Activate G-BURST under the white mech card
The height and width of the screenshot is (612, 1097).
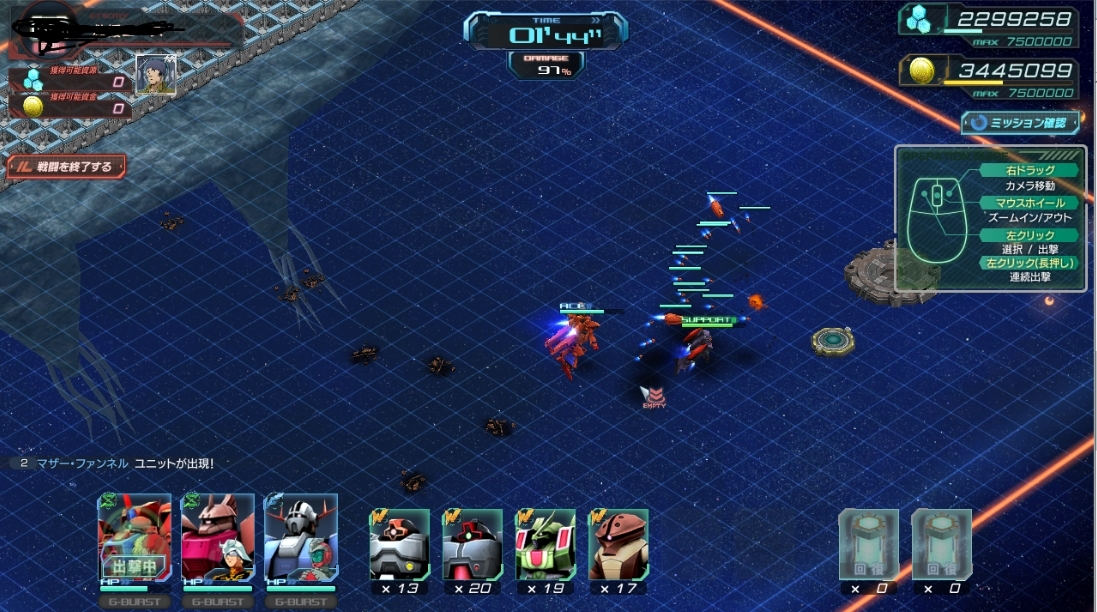(300, 602)
